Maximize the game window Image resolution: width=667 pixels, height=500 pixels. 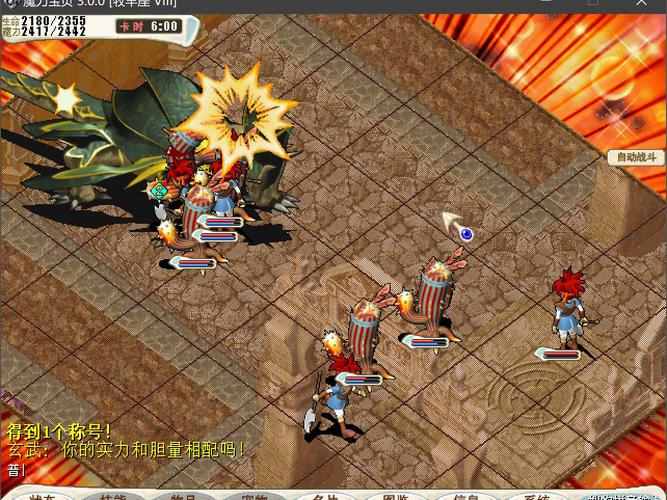tap(595, 4)
